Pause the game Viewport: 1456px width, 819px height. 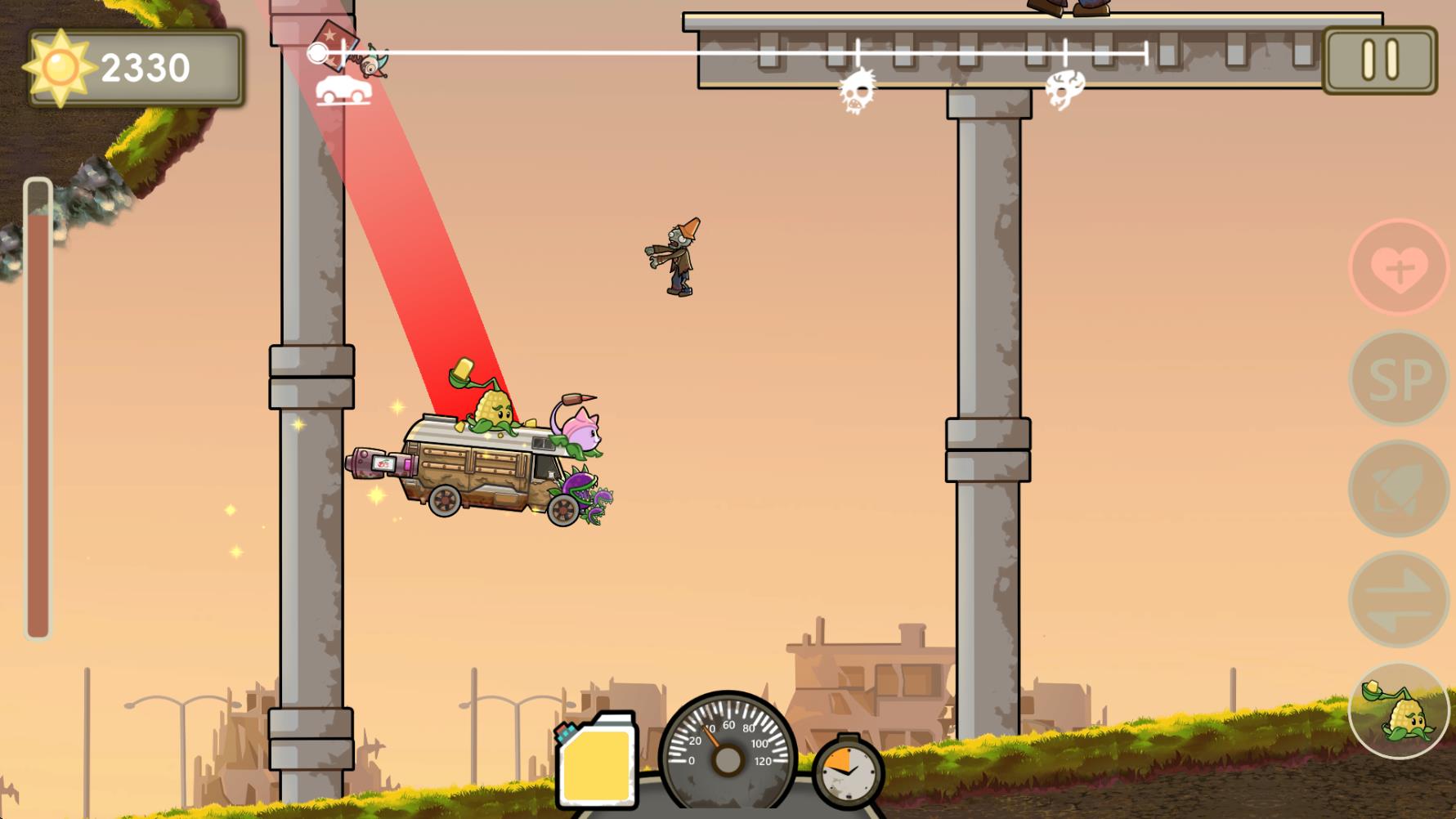[1379, 60]
